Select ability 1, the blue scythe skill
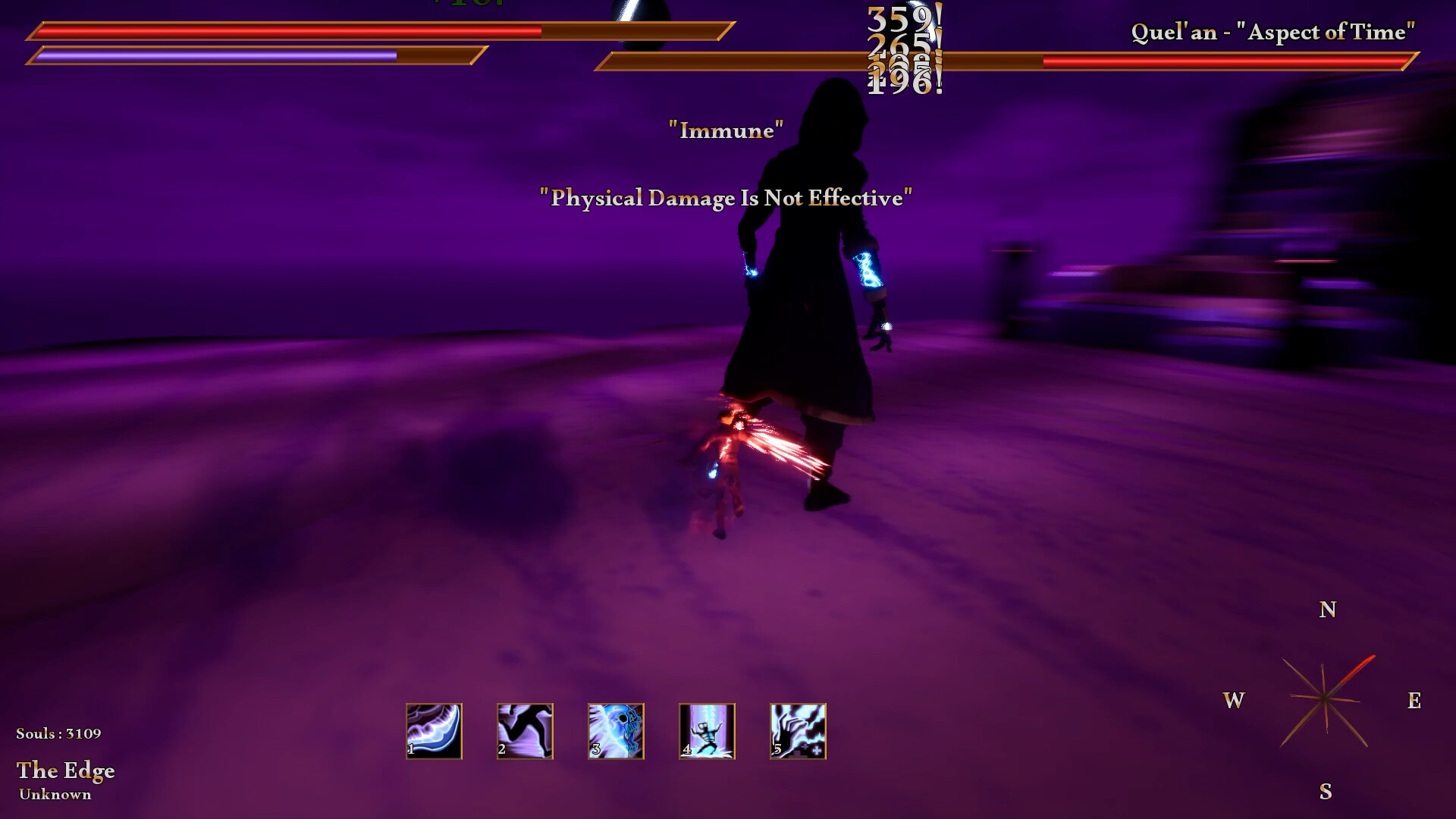1456x819 pixels. 434,730
